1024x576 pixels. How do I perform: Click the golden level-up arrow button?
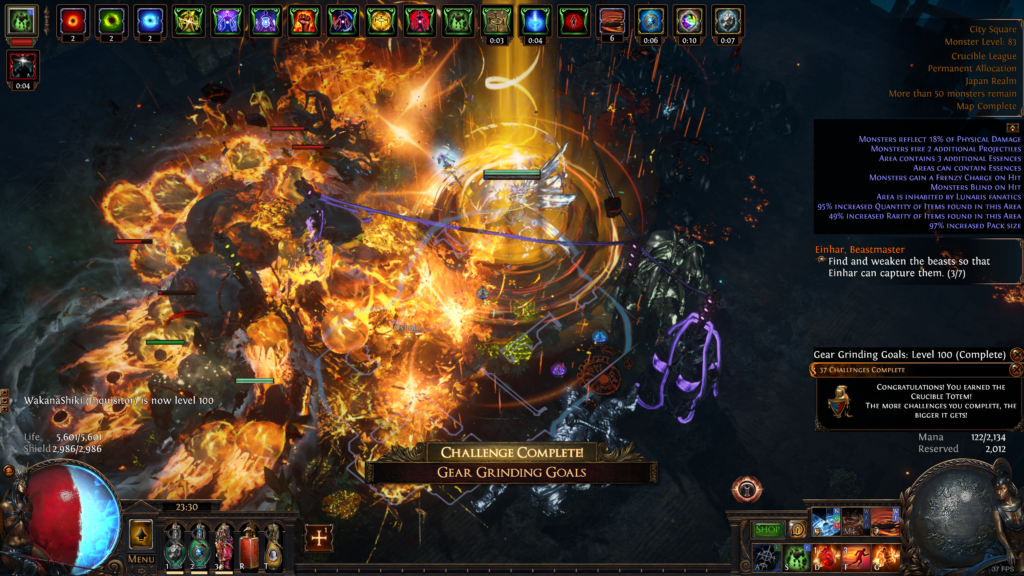tap(141, 533)
